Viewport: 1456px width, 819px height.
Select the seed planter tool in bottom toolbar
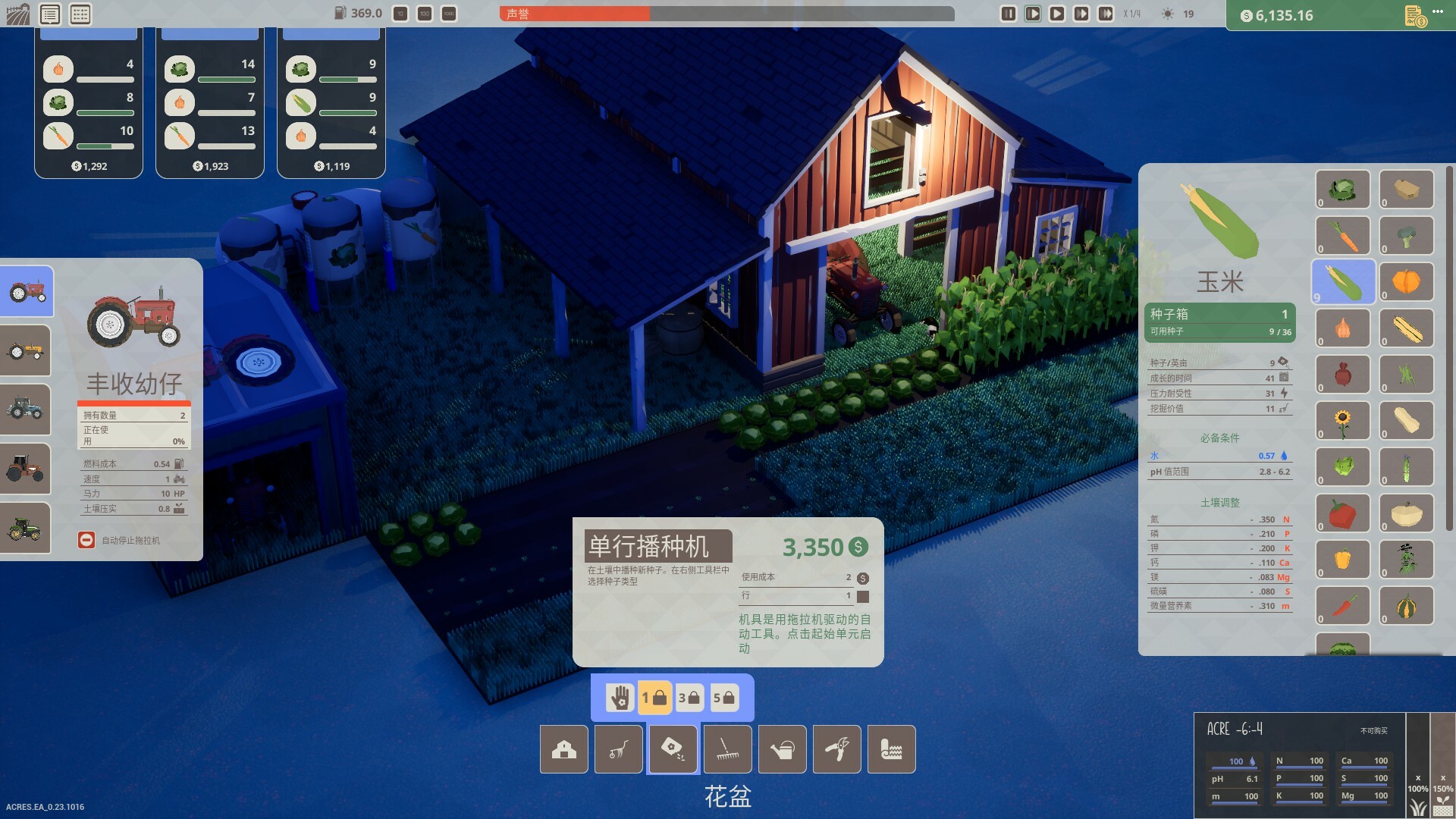coord(673,749)
